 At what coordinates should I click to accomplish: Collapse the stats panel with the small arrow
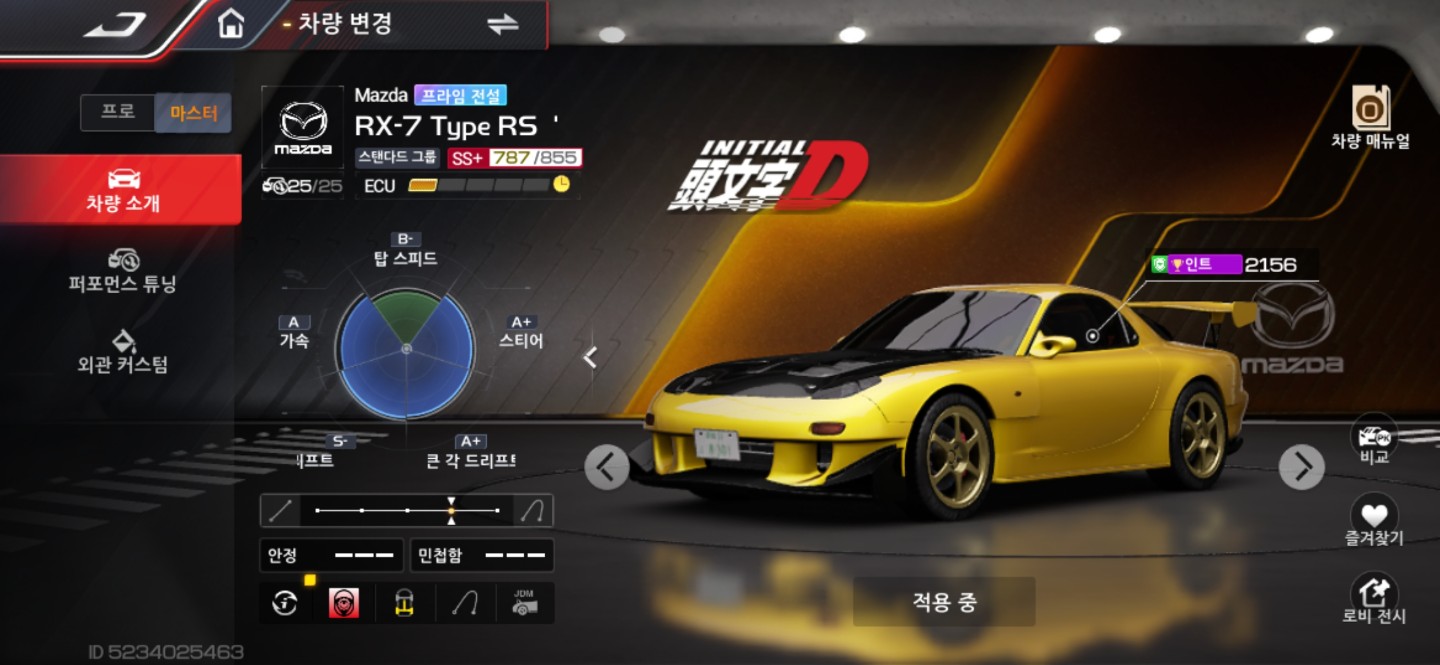coord(591,357)
